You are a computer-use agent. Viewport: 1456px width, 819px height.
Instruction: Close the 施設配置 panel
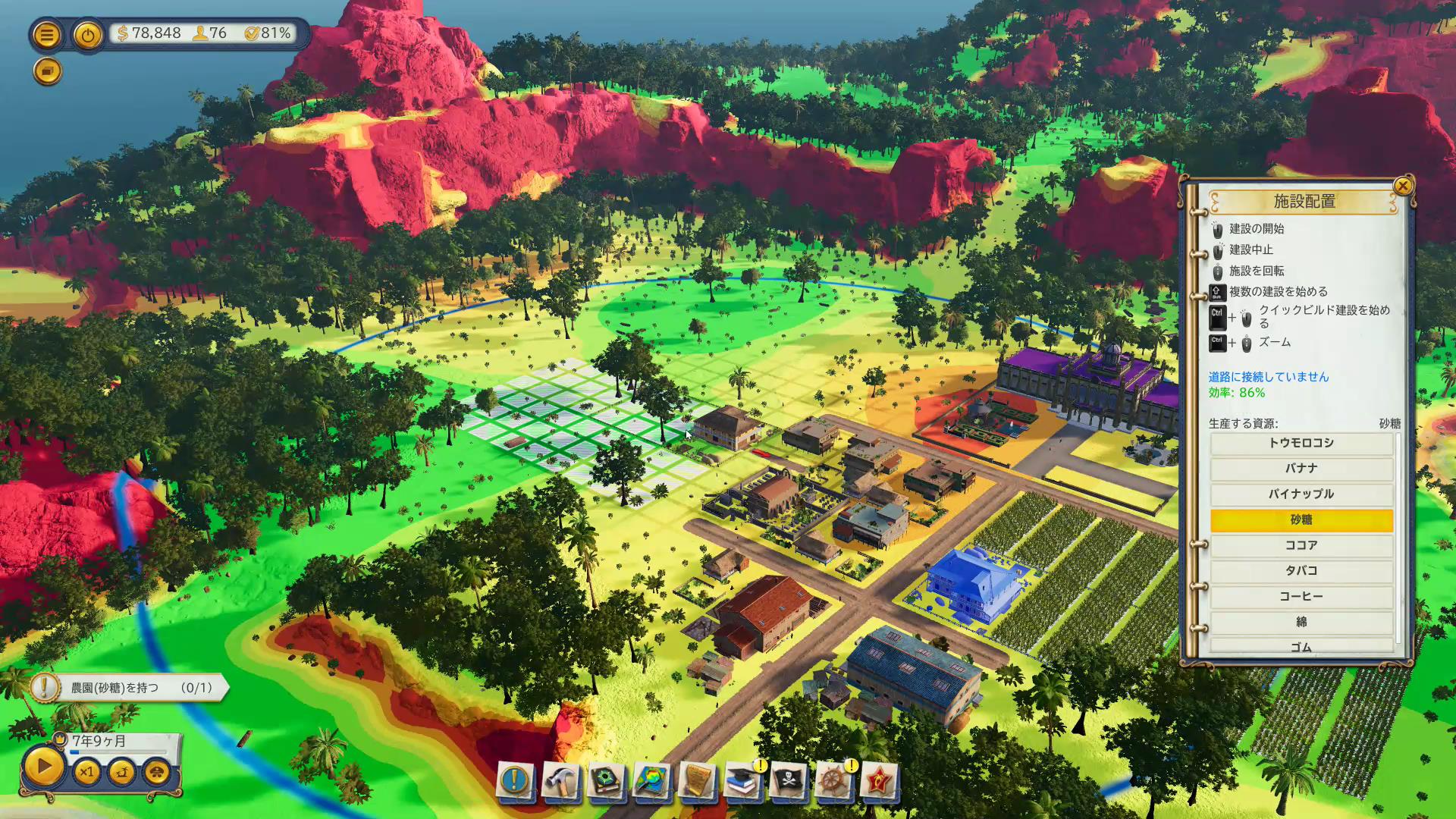[1403, 186]
